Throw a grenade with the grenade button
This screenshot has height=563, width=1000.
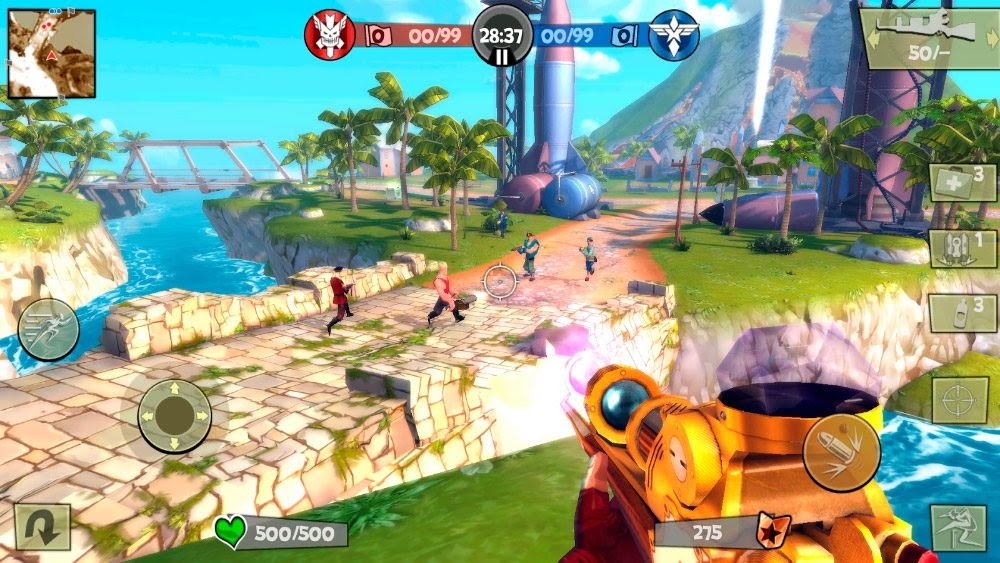point(962,312)
